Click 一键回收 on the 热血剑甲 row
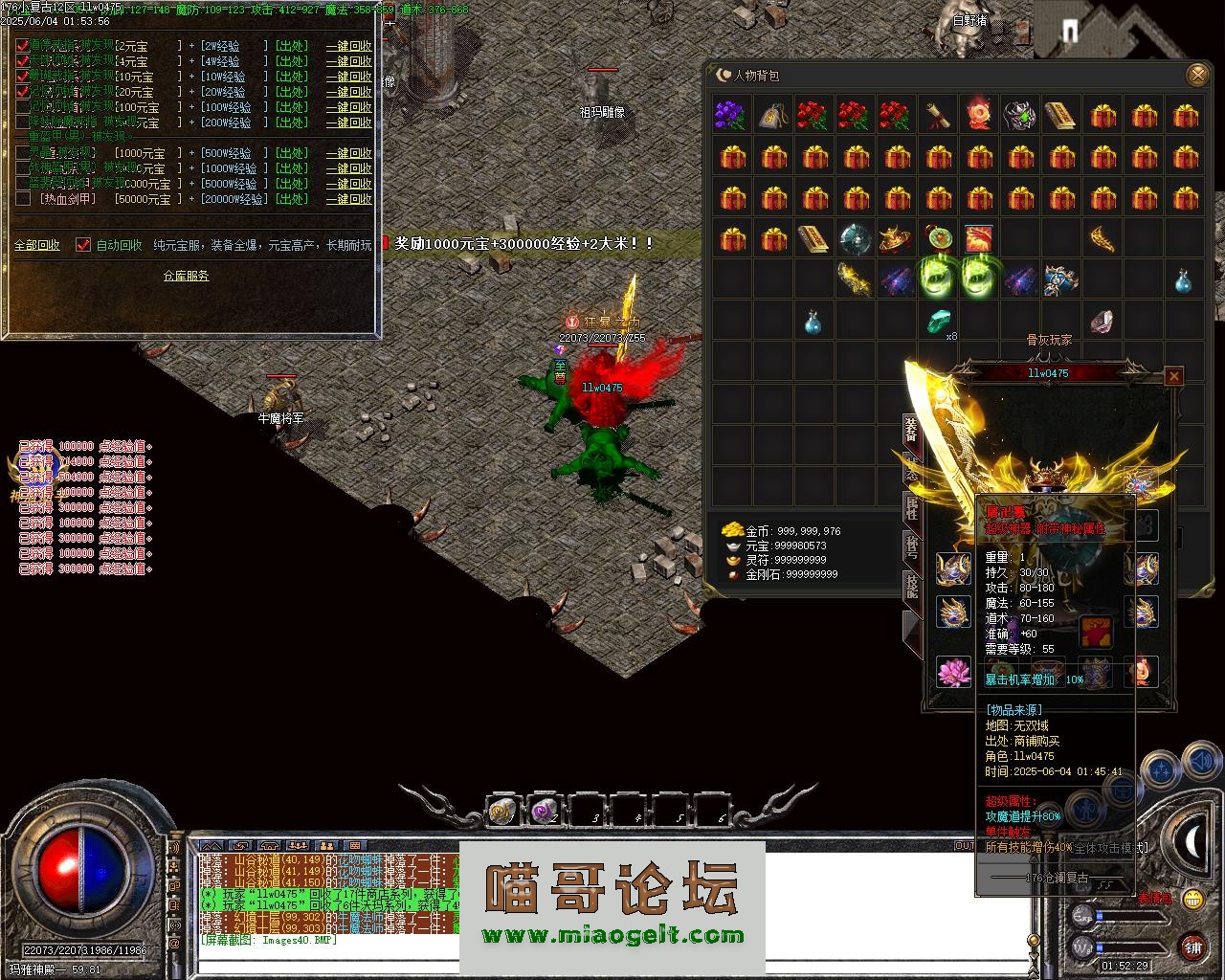The width and height of the screenshot is (1225, 980). coord(348,199)
